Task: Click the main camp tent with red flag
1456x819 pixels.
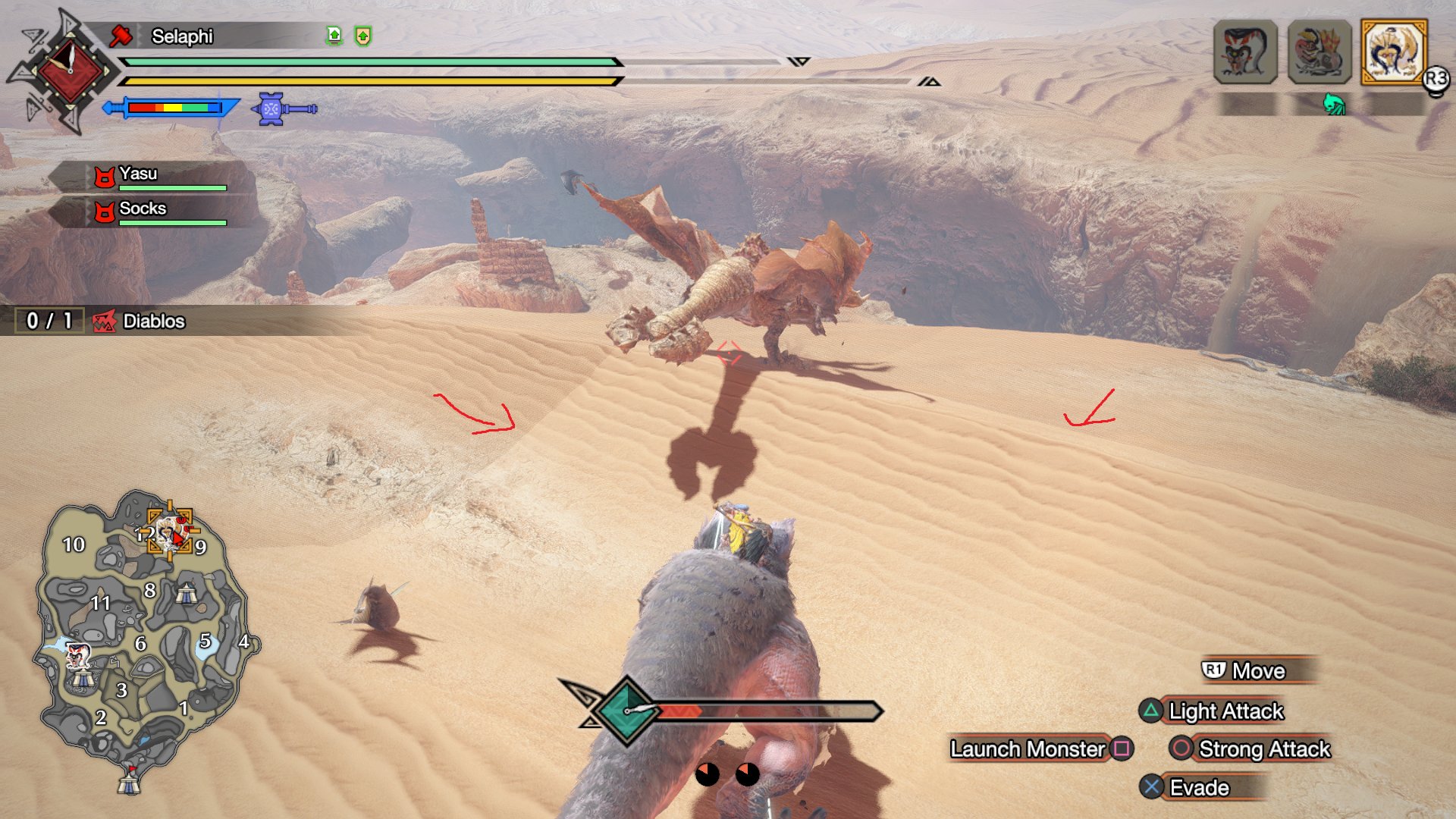Action: pos(129,781)
